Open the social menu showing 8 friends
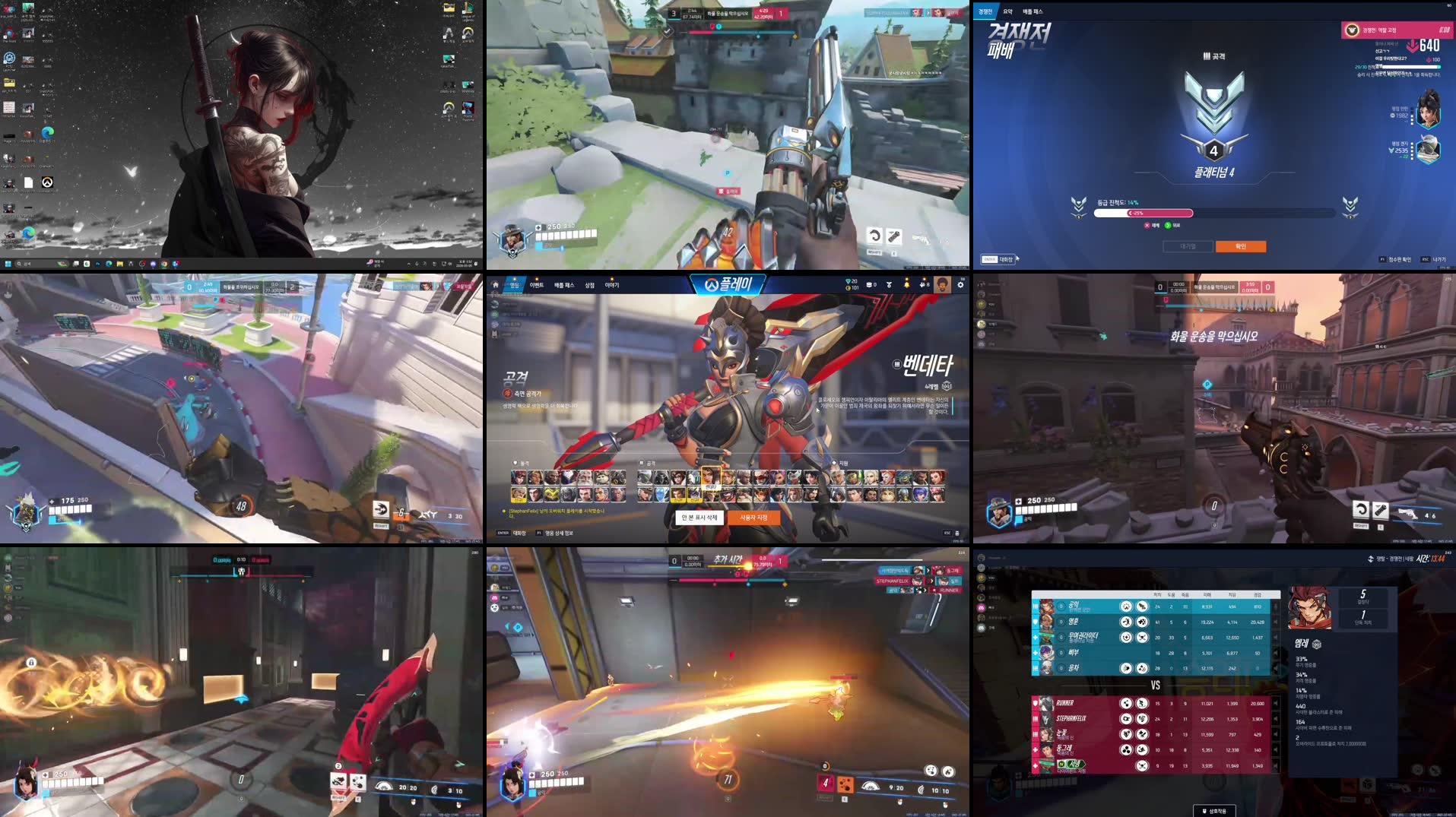Image resolution: width=1456 pixels, height=817 pixels. click(923, 285)
